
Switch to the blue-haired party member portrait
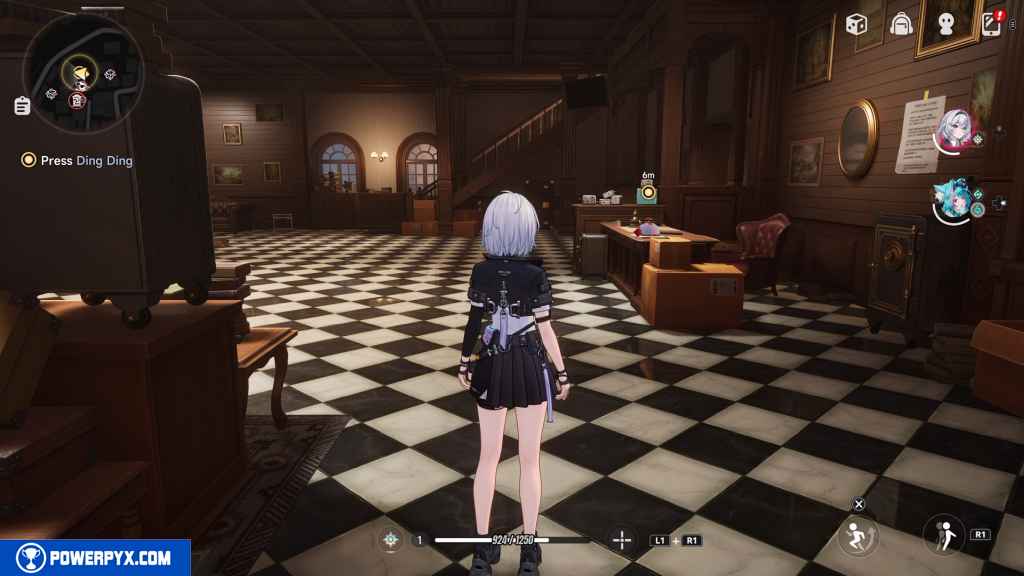tap(951, 198)
